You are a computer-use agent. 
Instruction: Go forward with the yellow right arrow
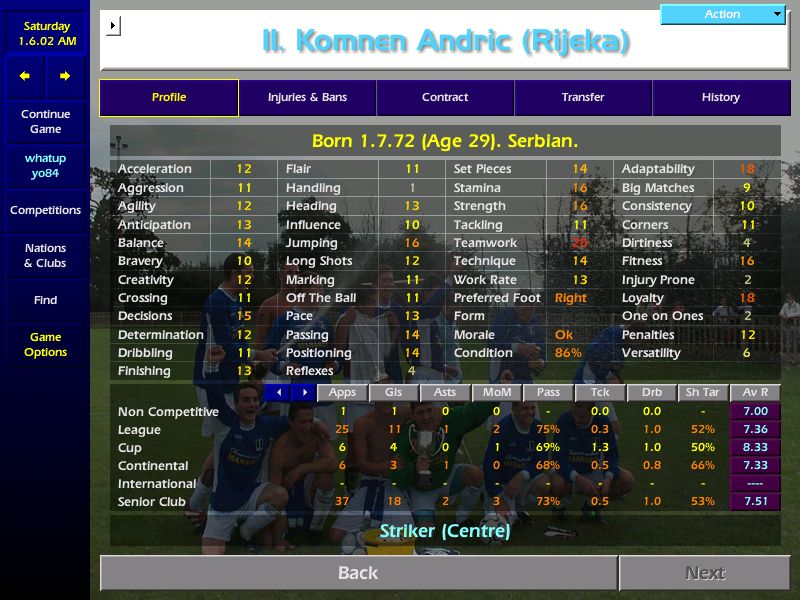pos(65,76)
